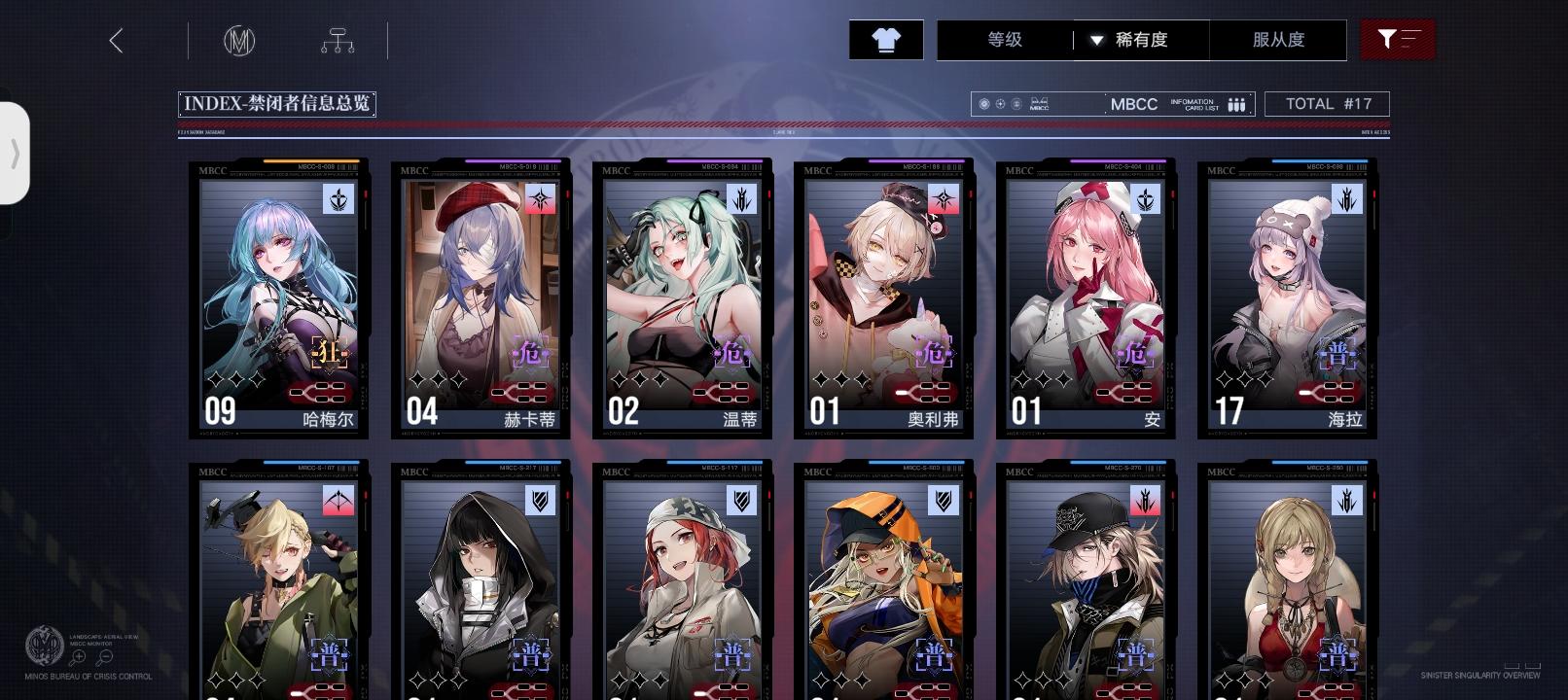Click the costume/shirt icon in top toolbar
The width and height of the screenshot is (1568, 700).
pos(885,40)
